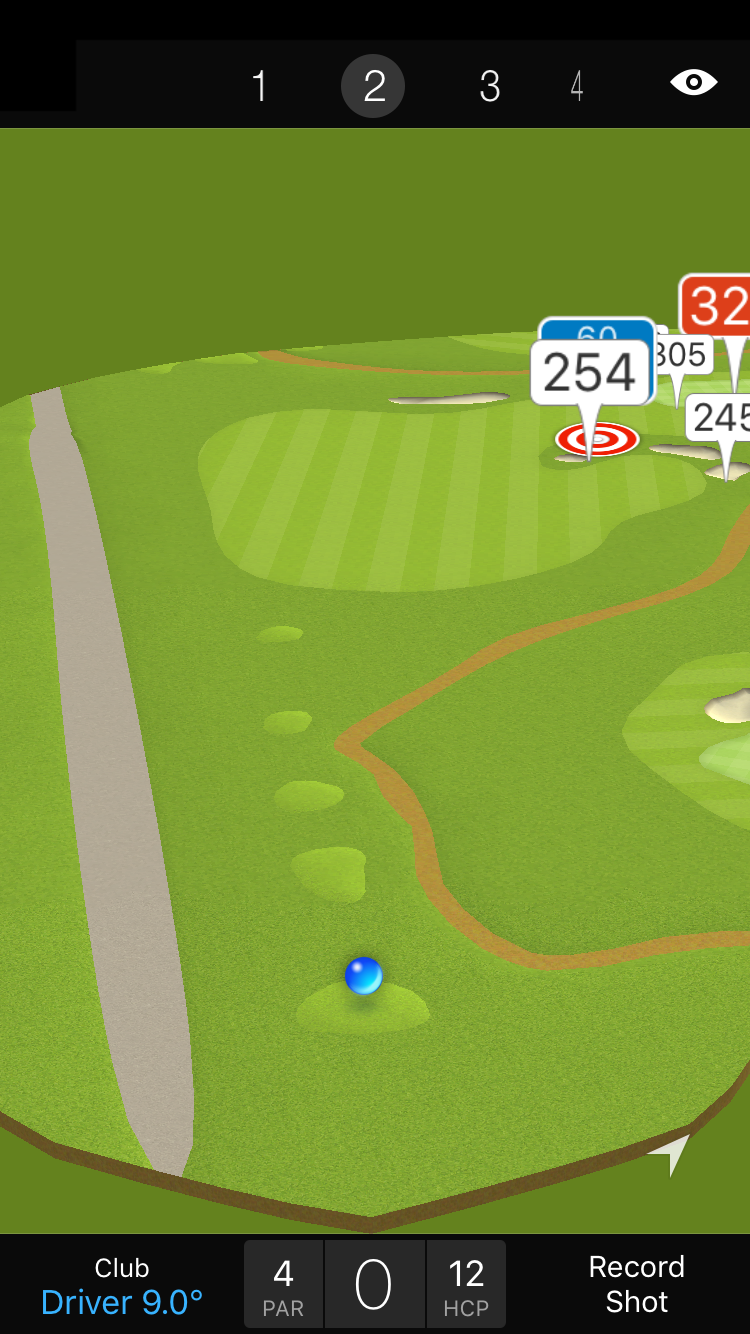Go to hole 3

489,86
